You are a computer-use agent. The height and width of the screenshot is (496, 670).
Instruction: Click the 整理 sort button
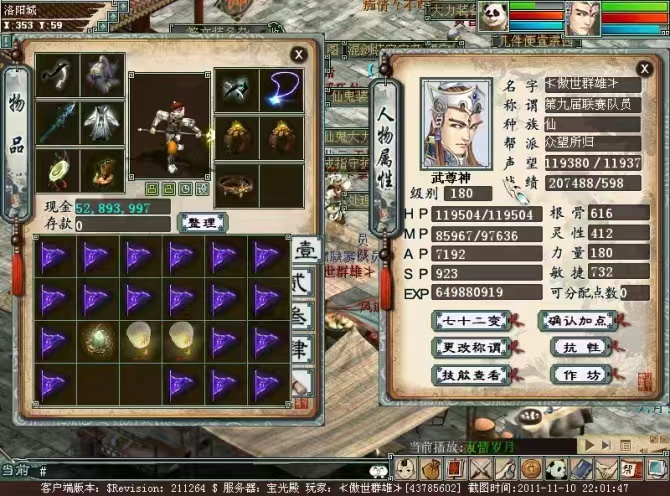click(x=201, y=222)
